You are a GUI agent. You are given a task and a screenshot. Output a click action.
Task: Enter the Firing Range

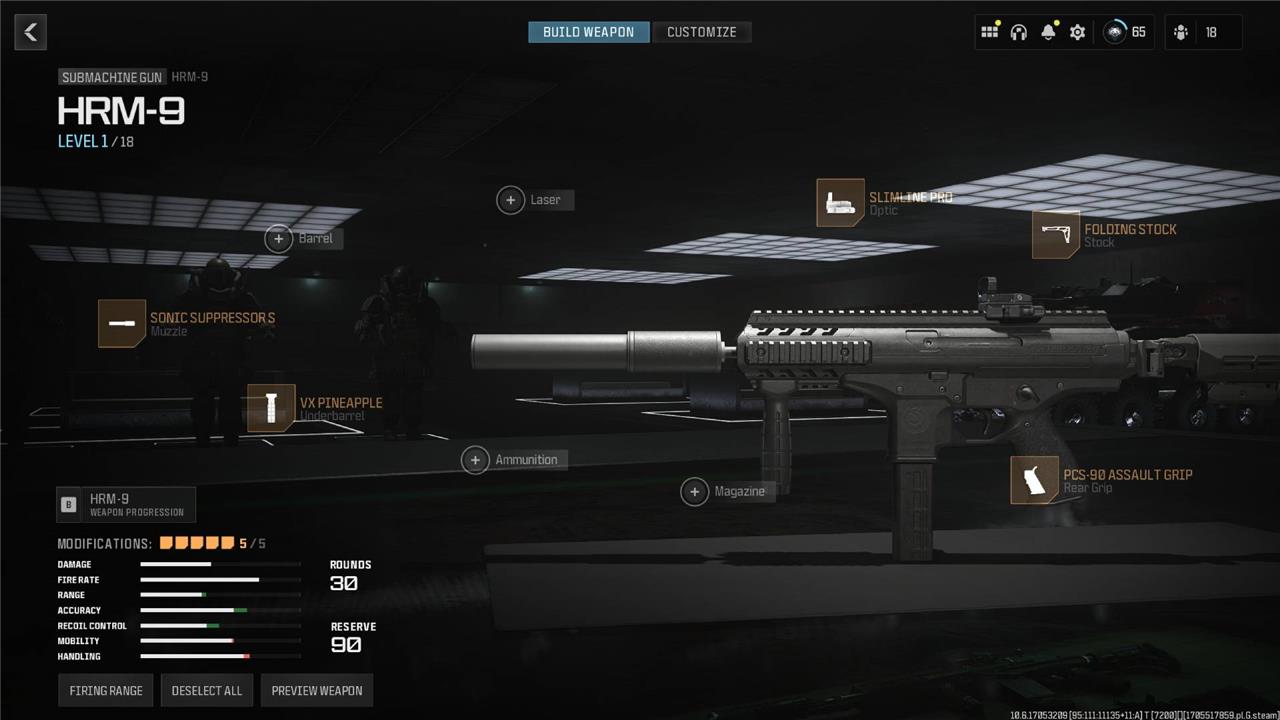(x=106, y=691)
